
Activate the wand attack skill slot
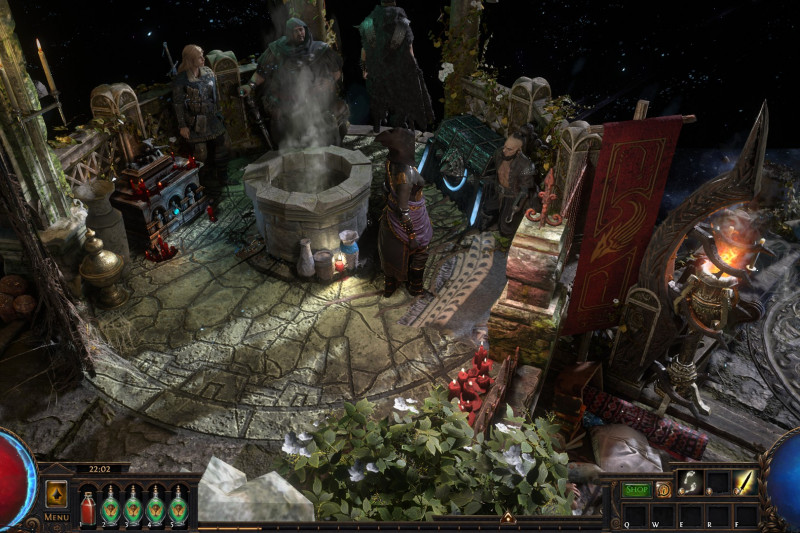click(745, 482)
